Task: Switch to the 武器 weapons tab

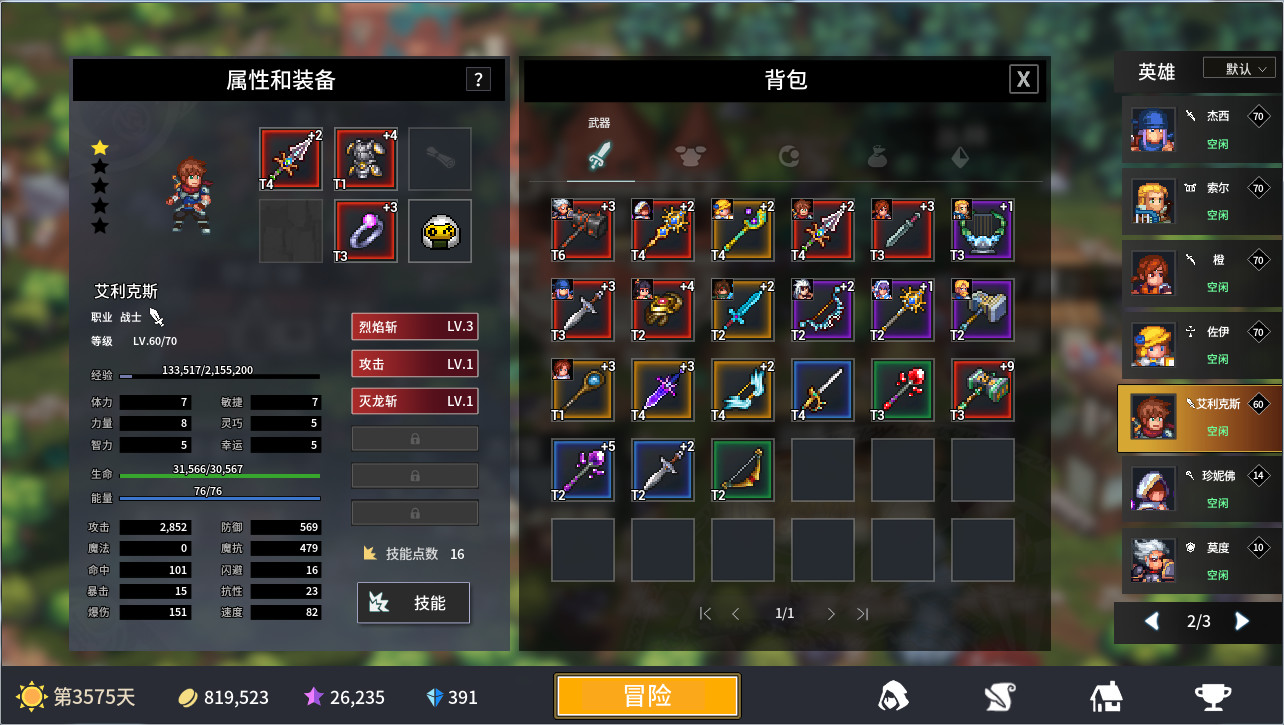Action: click(x=601, y=158)
